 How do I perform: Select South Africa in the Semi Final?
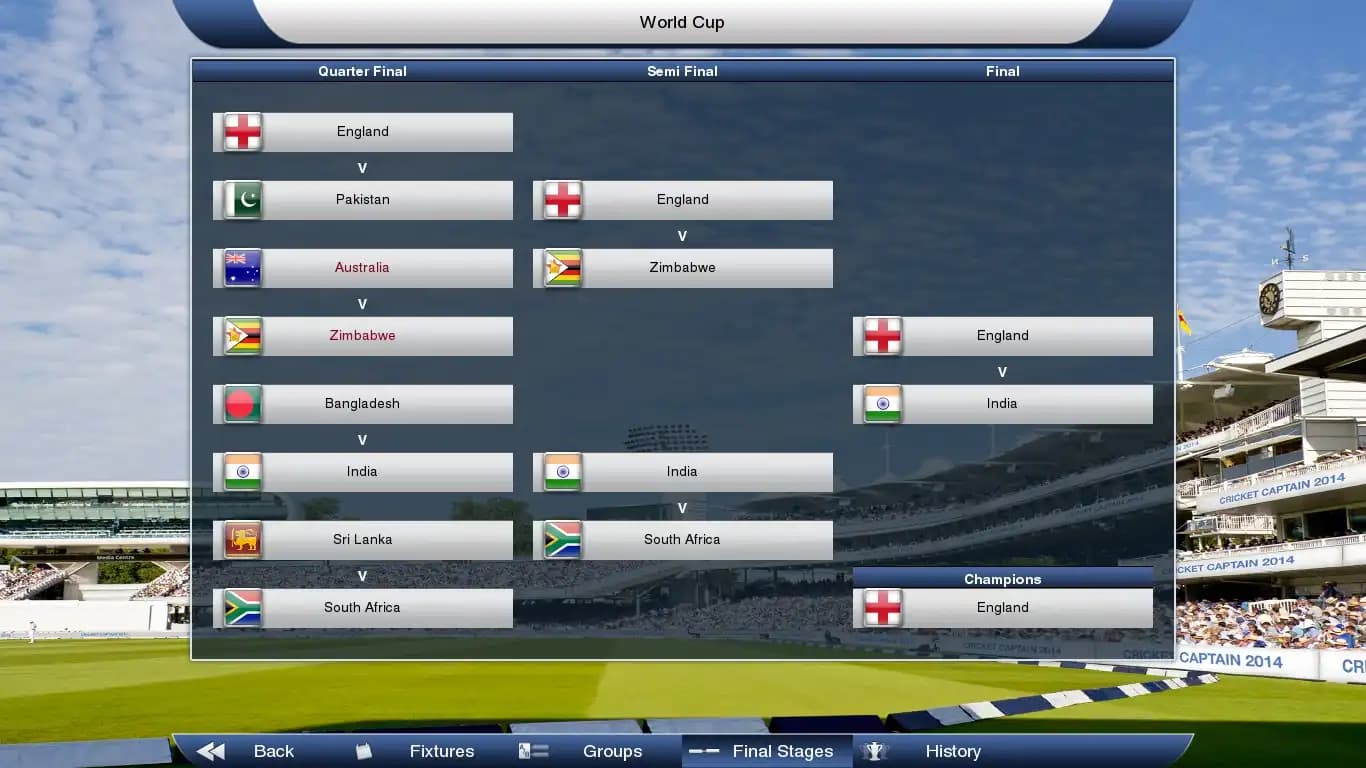pyautogui.click(x=682, y=540)
